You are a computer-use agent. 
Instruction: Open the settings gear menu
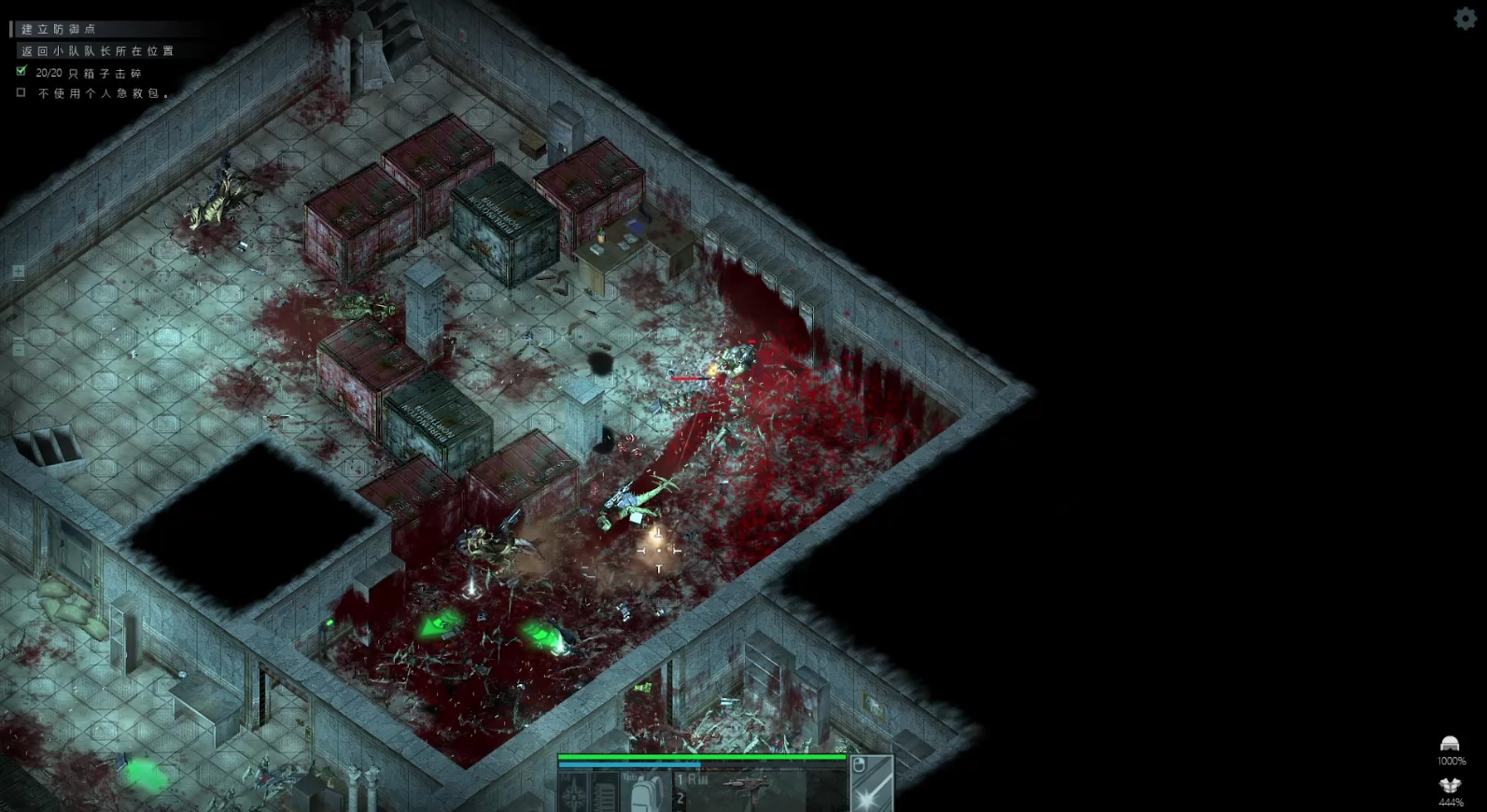coord(1465,18)
